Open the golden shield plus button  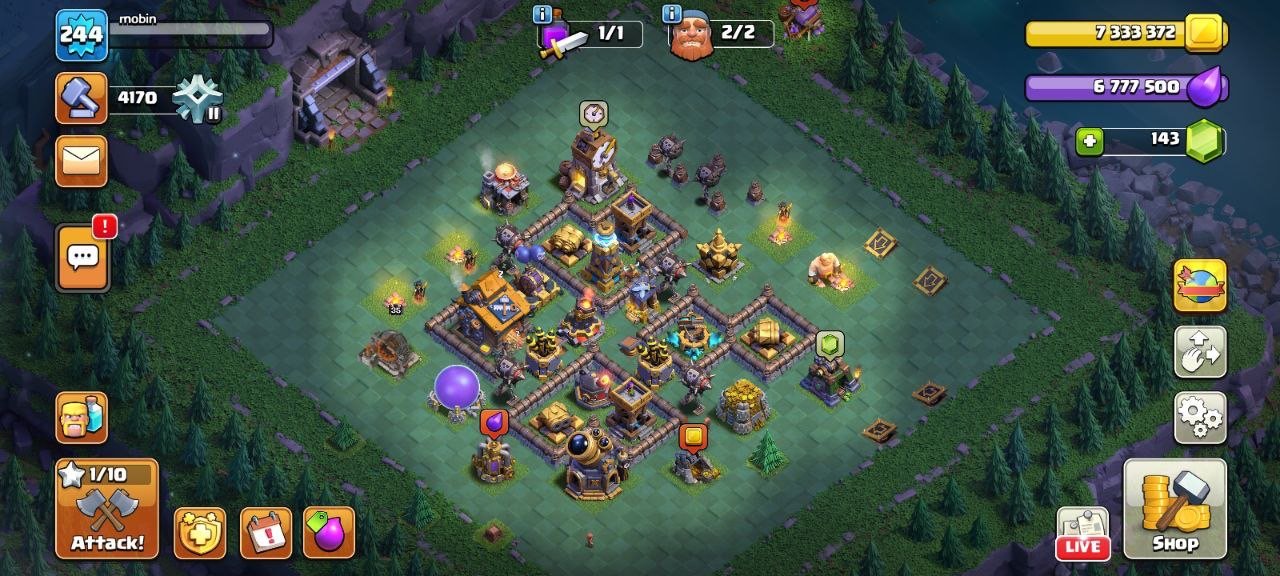(x=200, y=533)
